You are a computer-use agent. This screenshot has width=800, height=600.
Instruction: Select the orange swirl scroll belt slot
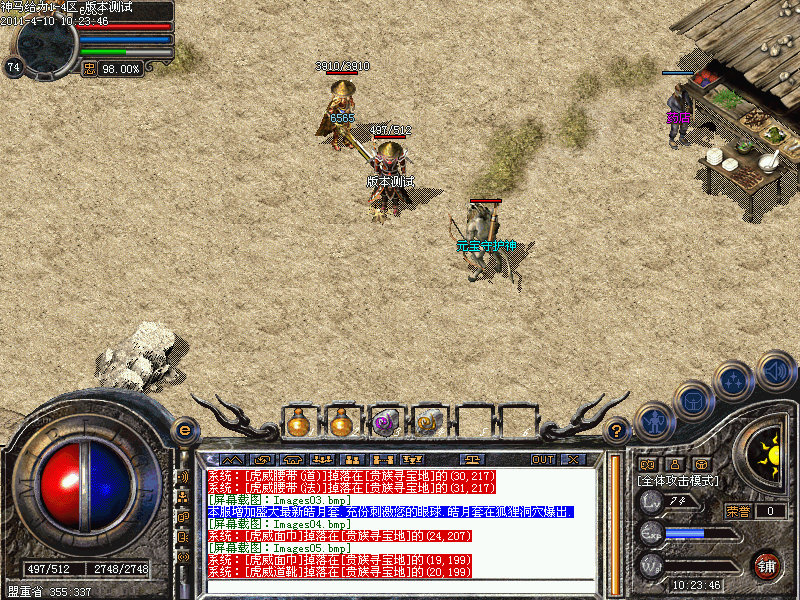[429, 423]
